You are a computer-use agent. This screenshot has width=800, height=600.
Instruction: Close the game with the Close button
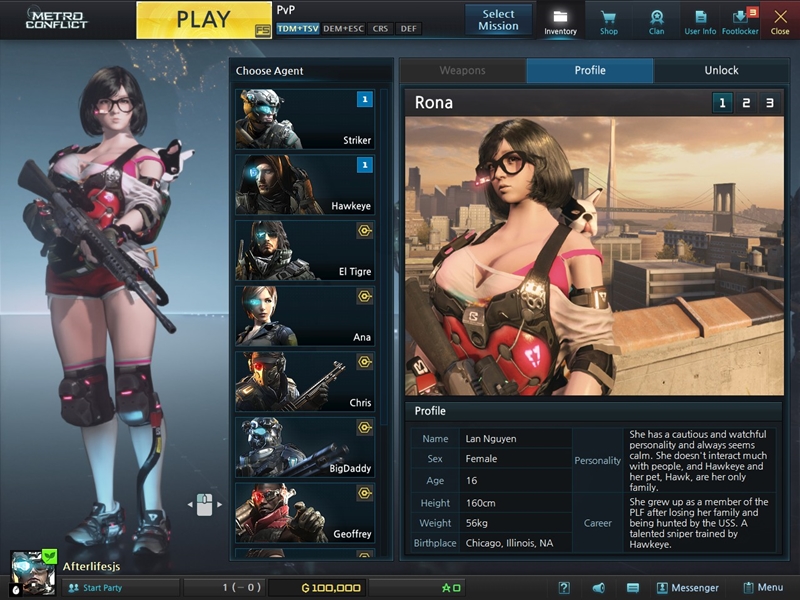click(x=780, y=21)
